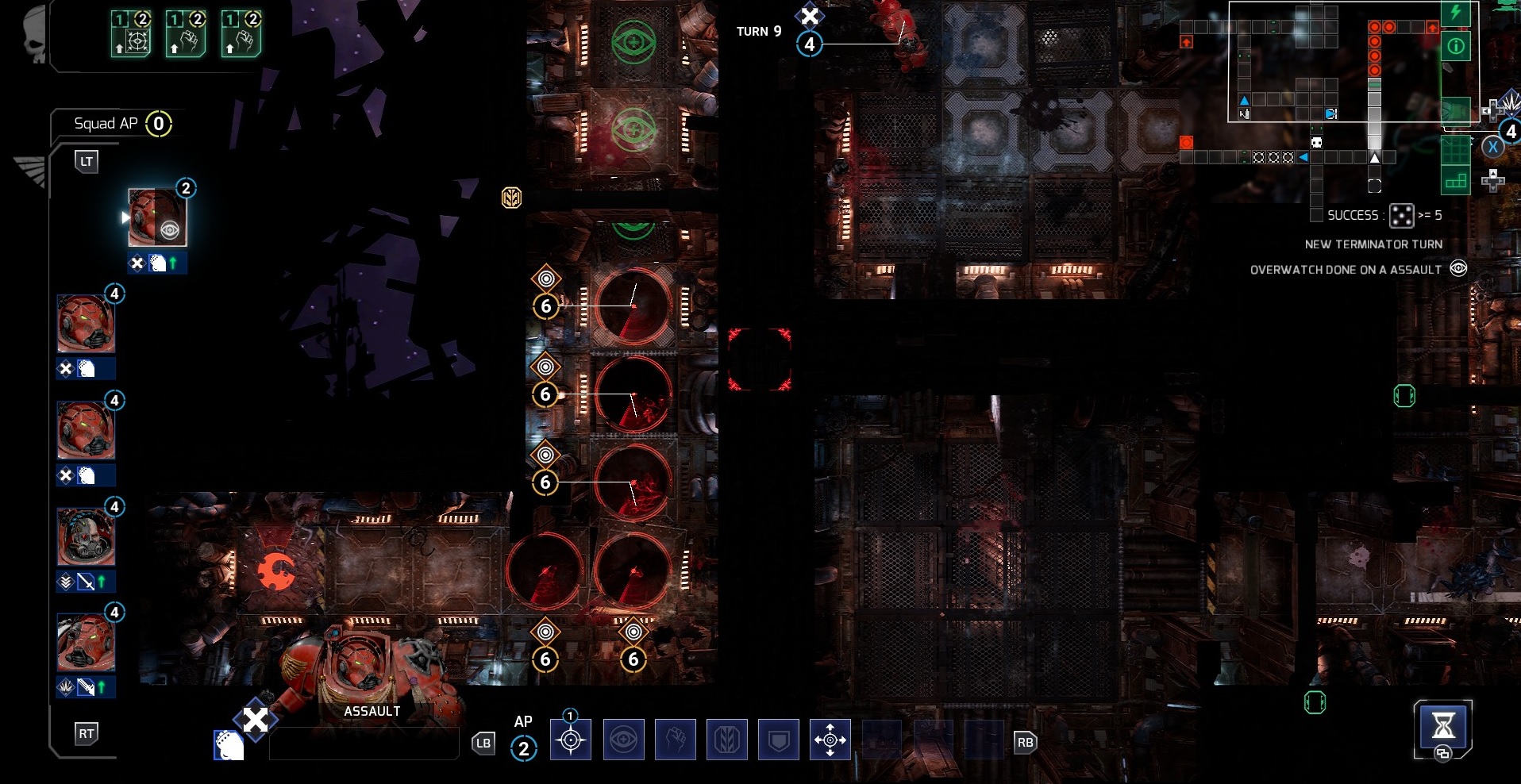Select the skull-faced Terminator portrait

click(86, 536)
